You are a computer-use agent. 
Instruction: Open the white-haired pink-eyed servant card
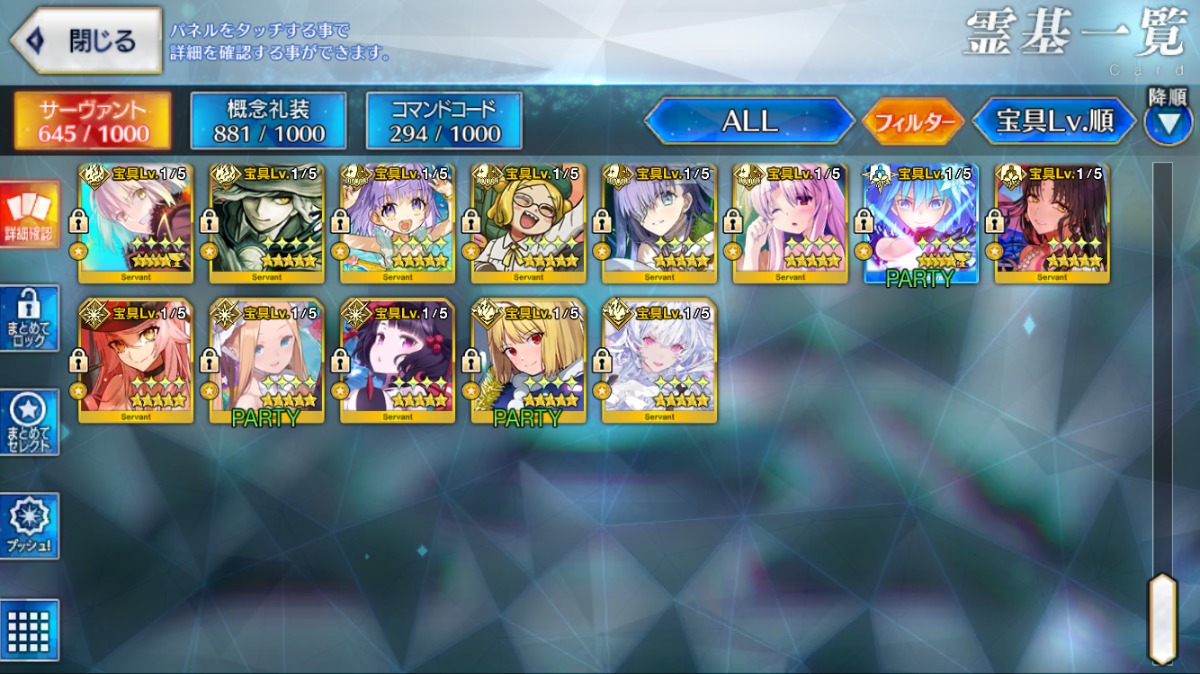point(659,360)
